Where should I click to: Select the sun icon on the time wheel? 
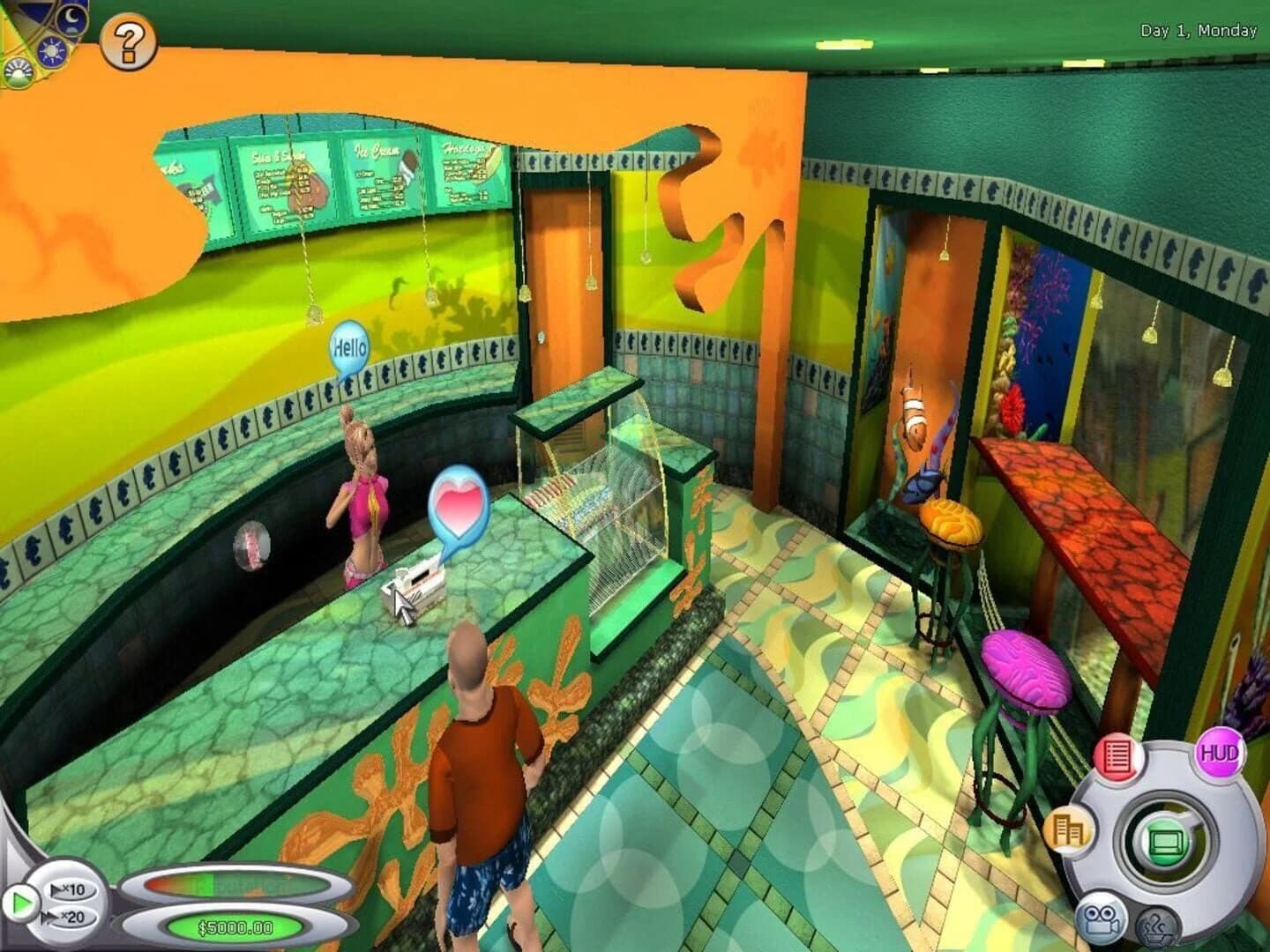[49, 49]
